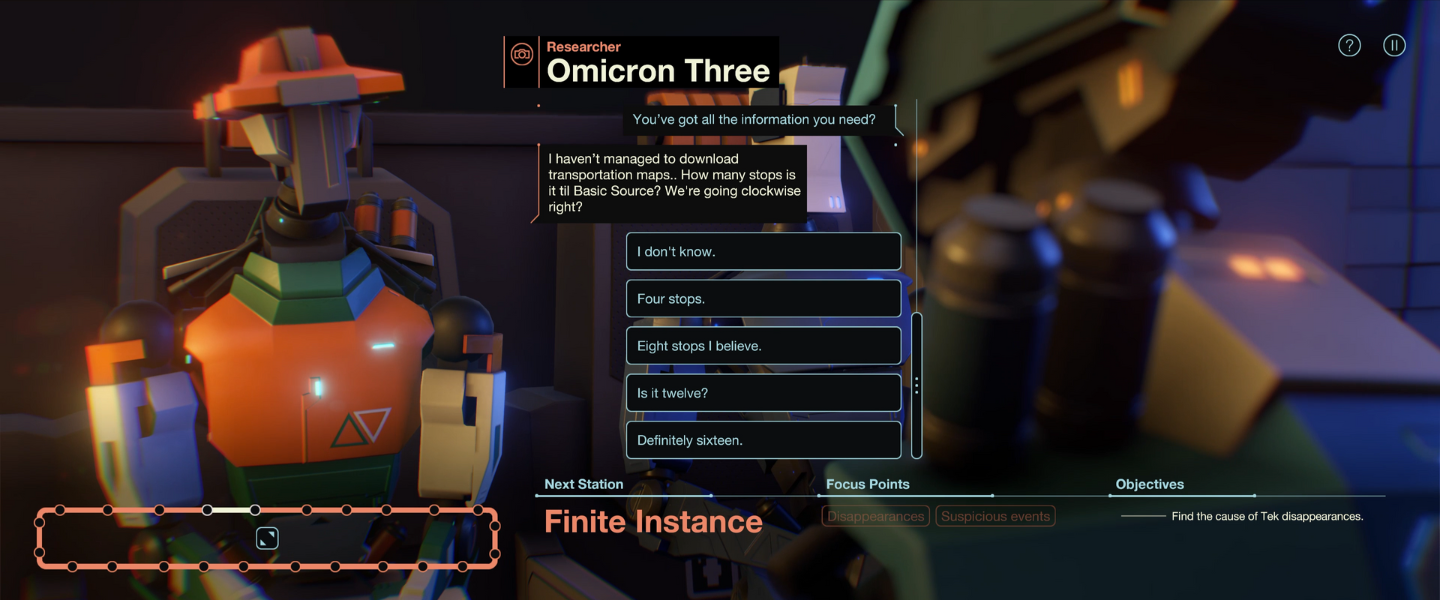1440x600 pixels.
Task: Select the "Is it twelve?" response
Action: coord(763,393)
